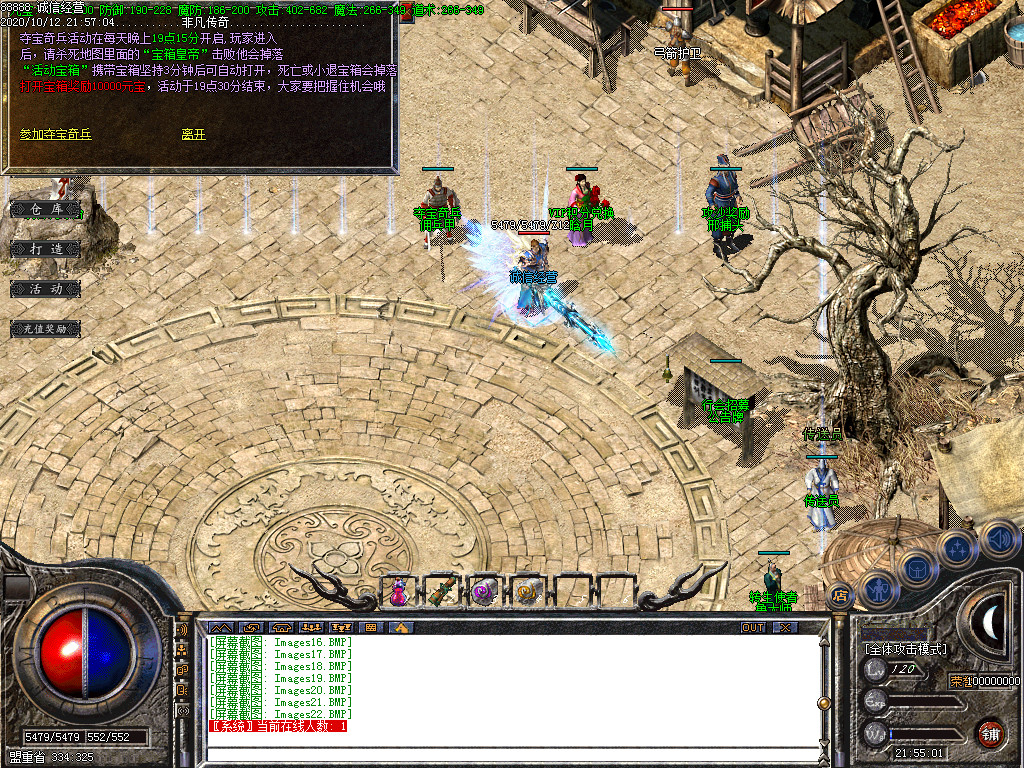Open the red 铺 stall button
Screen dimensions: 1024x768
tap(990, 732)
